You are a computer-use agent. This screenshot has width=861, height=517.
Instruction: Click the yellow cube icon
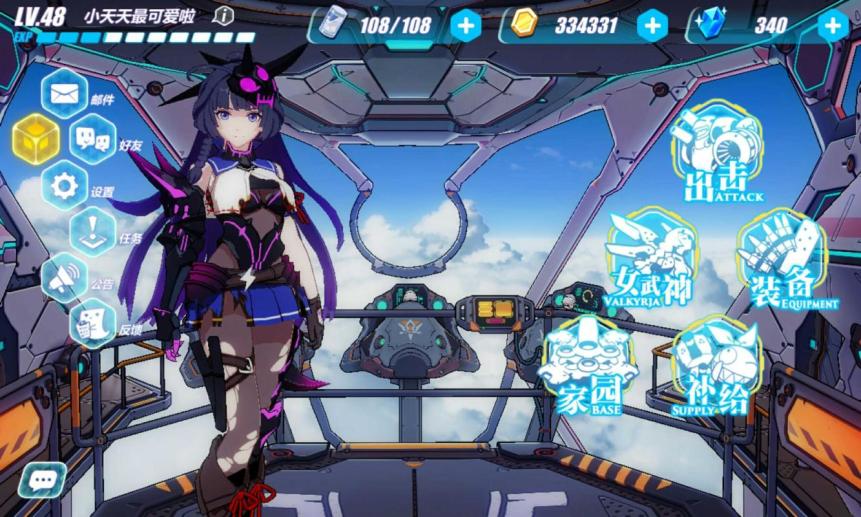click(36, 138)
